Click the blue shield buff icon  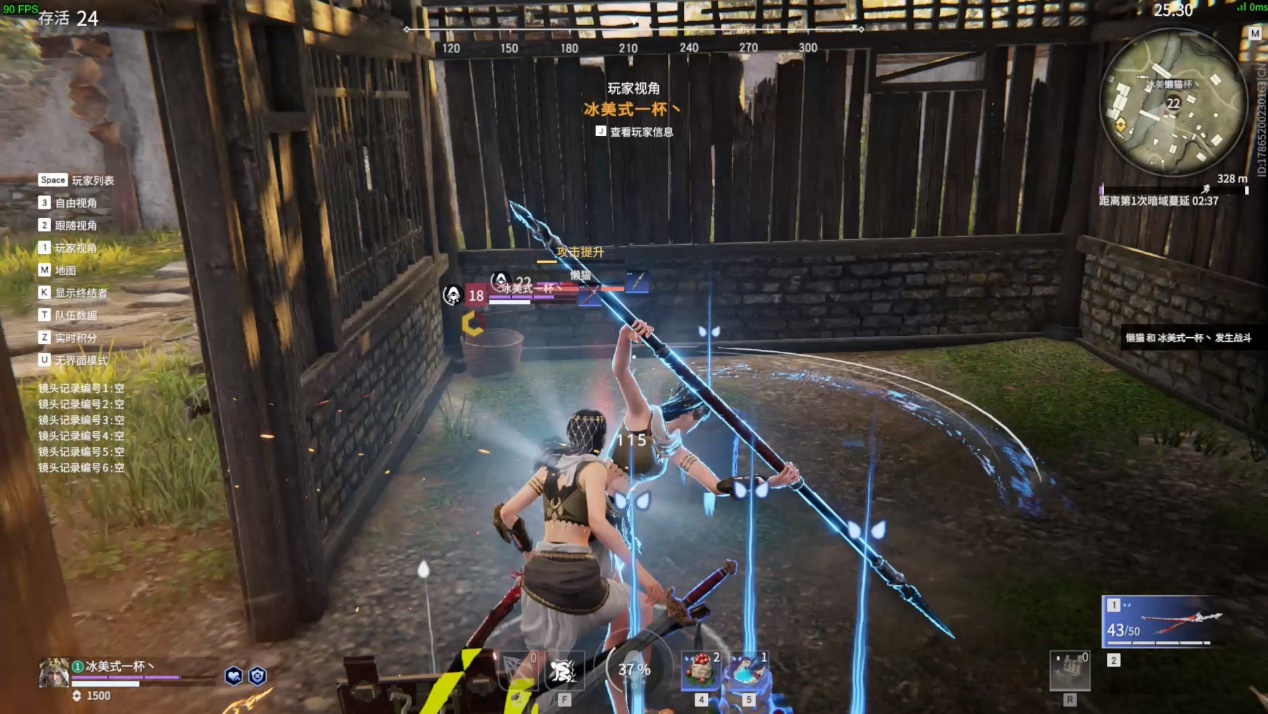pyautogui.click(x=257, y=675)
